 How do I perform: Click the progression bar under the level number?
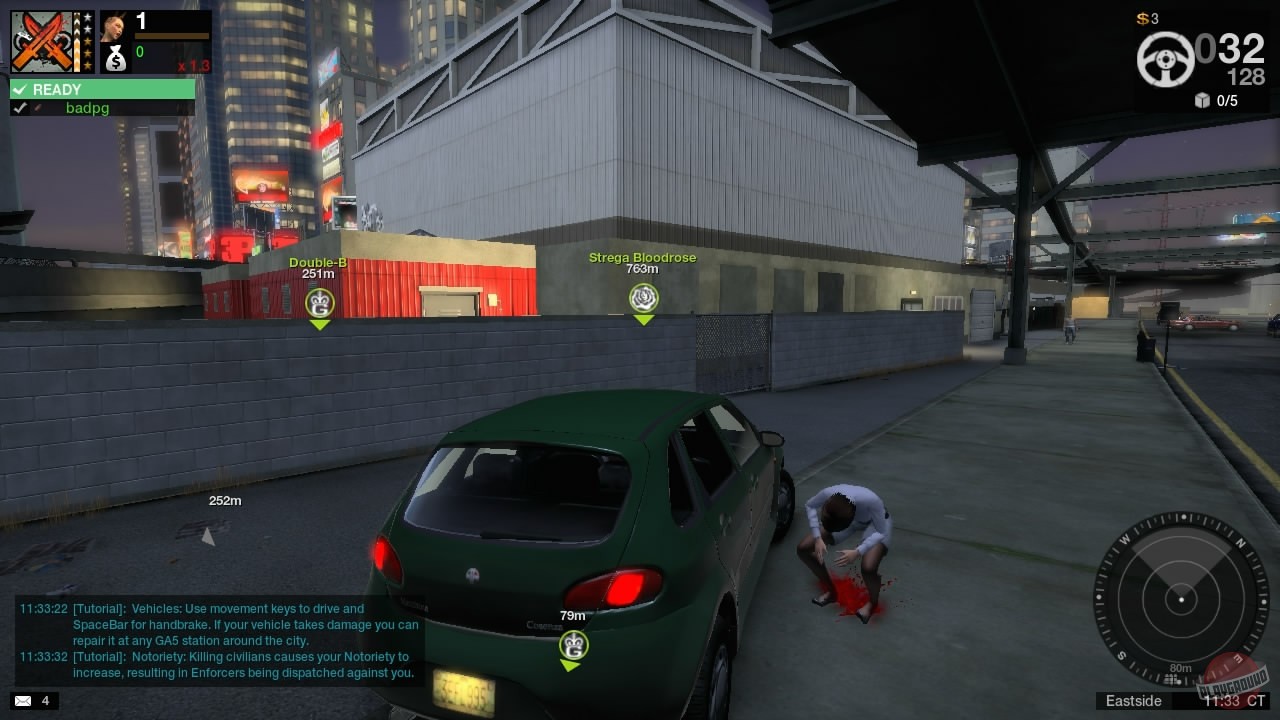pos(172,36)
